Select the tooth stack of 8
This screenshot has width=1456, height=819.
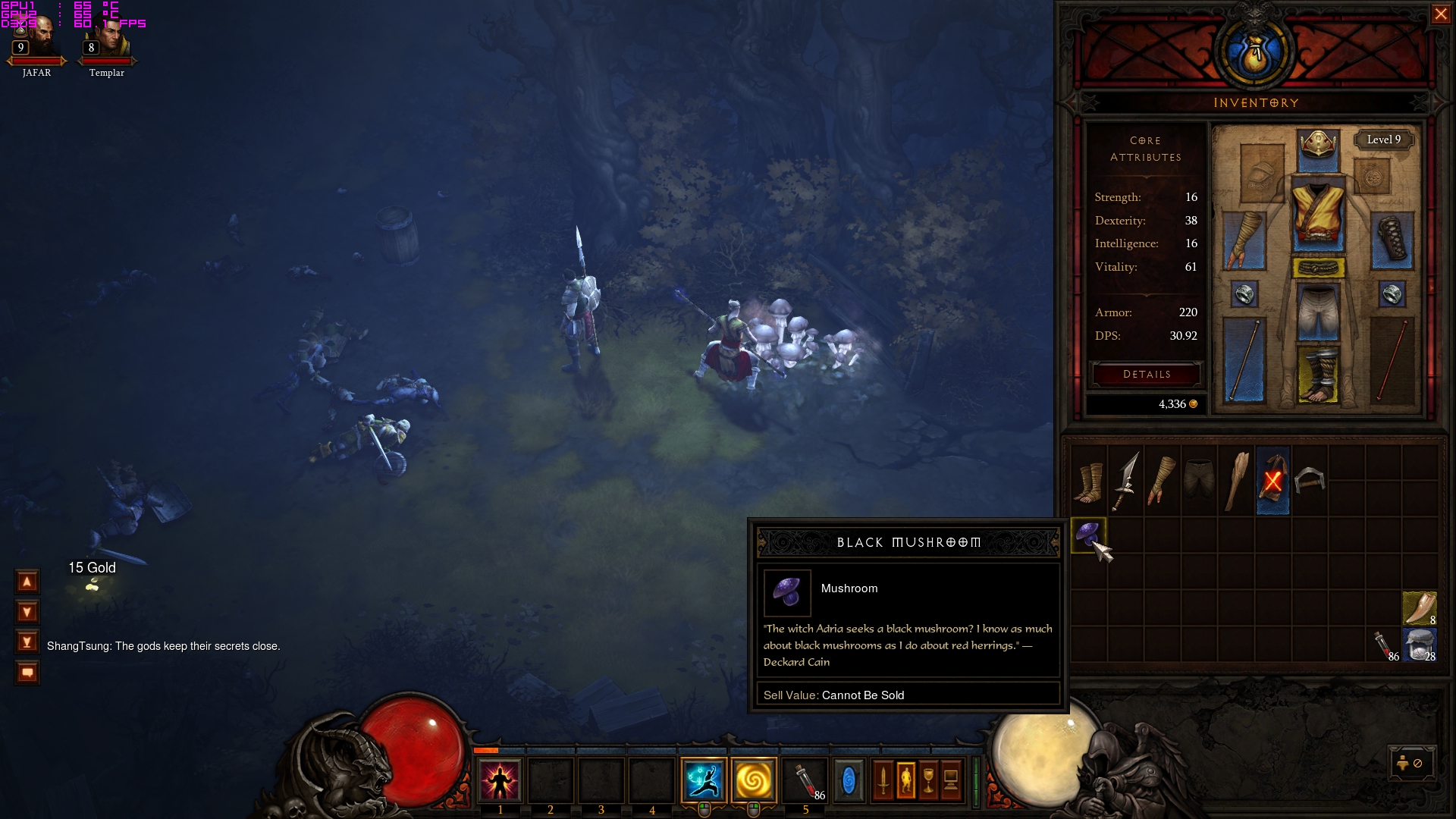click(1420, 608)
